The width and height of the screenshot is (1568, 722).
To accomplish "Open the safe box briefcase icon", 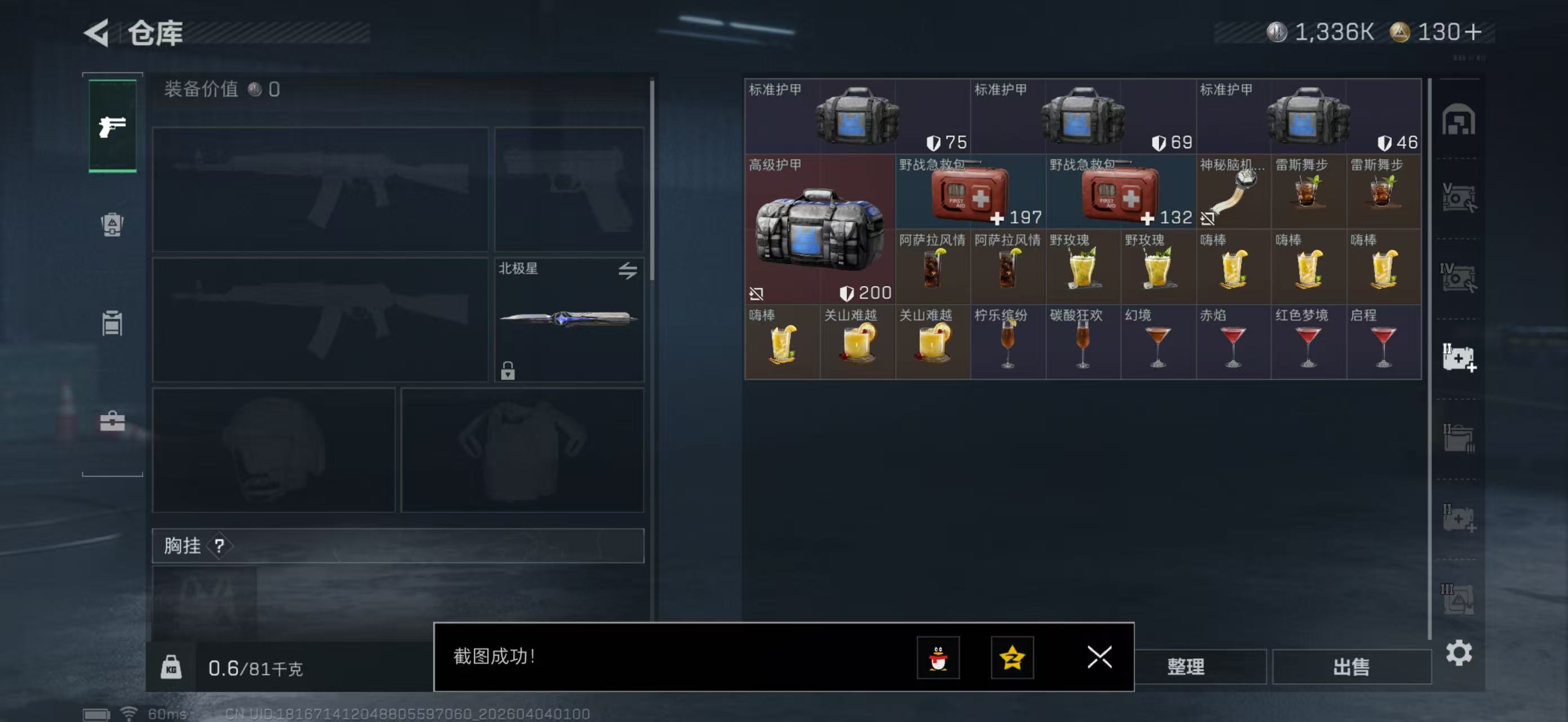I will [112, 422].
